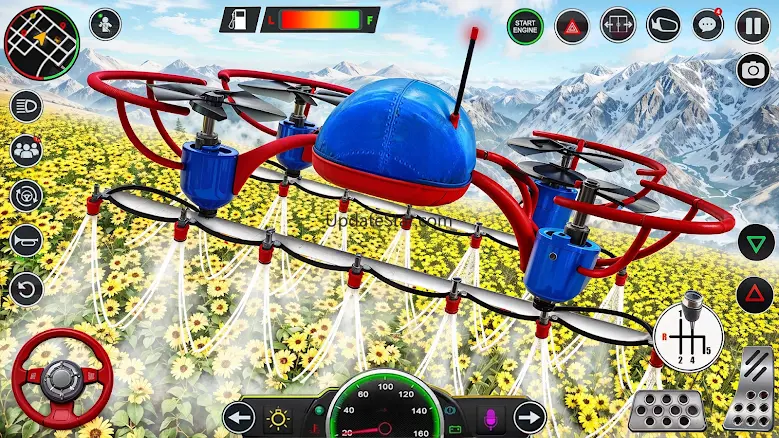The image size is (779, 438).
Task: Select the steering mode icon
Action: point(26,196)
